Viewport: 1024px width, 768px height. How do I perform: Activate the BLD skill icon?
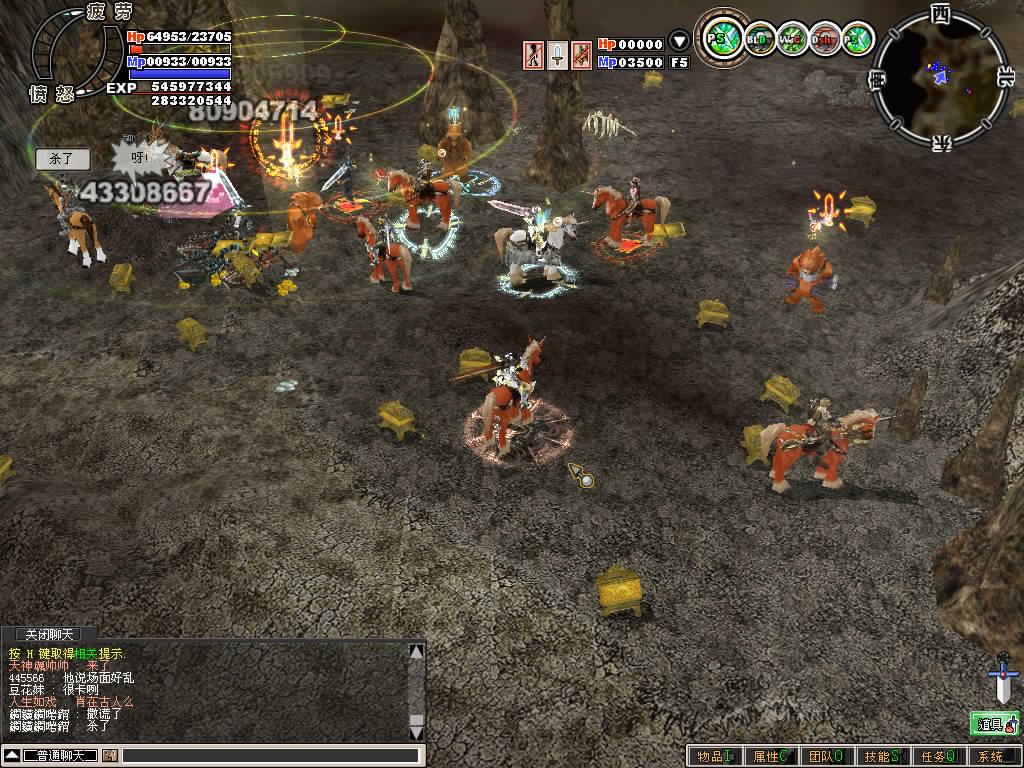point(760,39)
